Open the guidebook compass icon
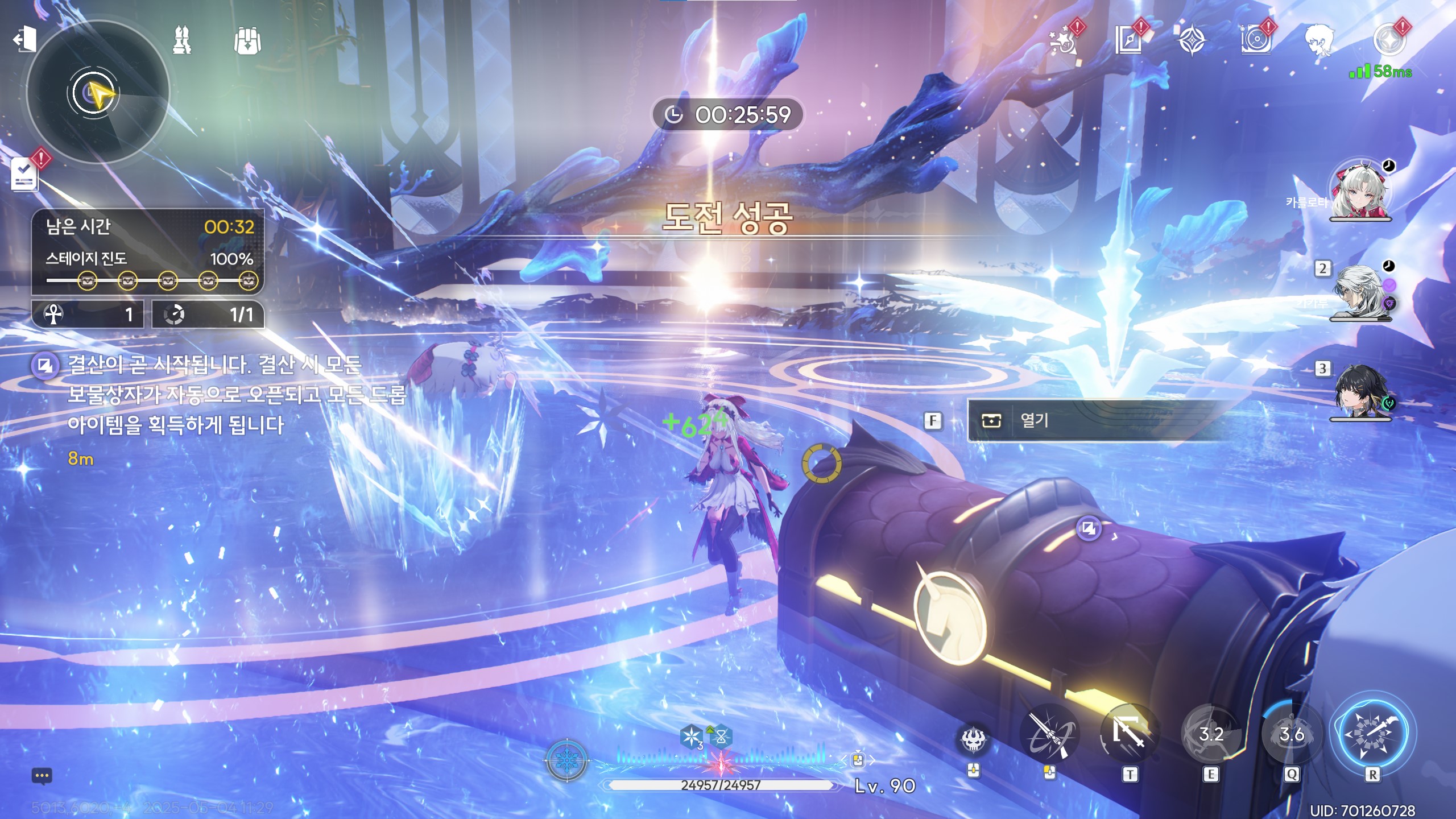 1128,41
